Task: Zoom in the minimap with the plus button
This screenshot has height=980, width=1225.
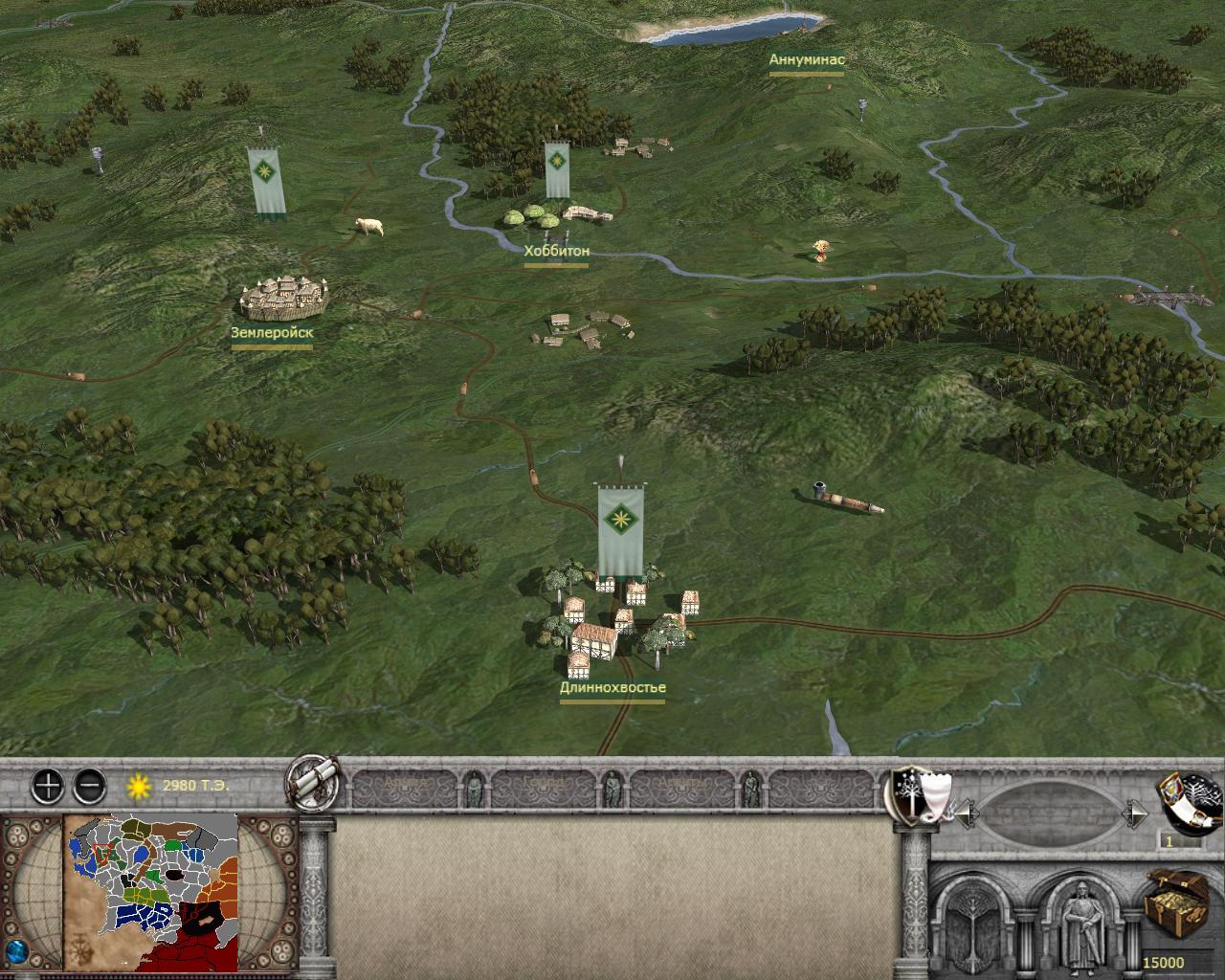Action: point(47,787)
